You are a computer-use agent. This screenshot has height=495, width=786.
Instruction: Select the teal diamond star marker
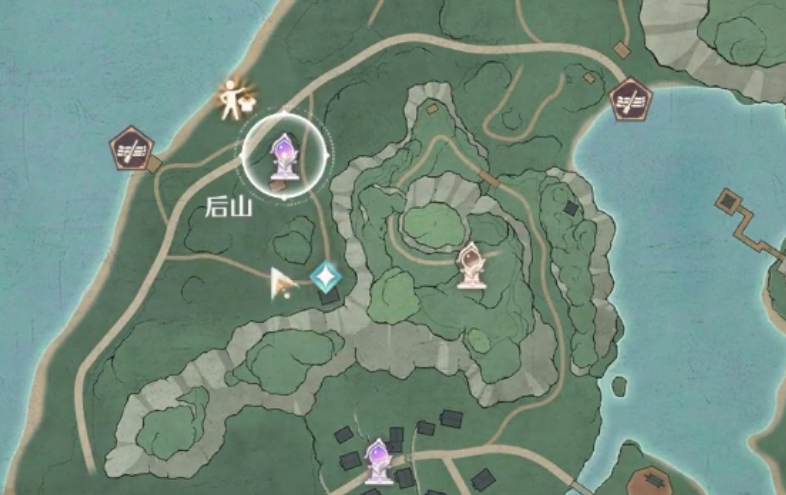coord(325,276)
